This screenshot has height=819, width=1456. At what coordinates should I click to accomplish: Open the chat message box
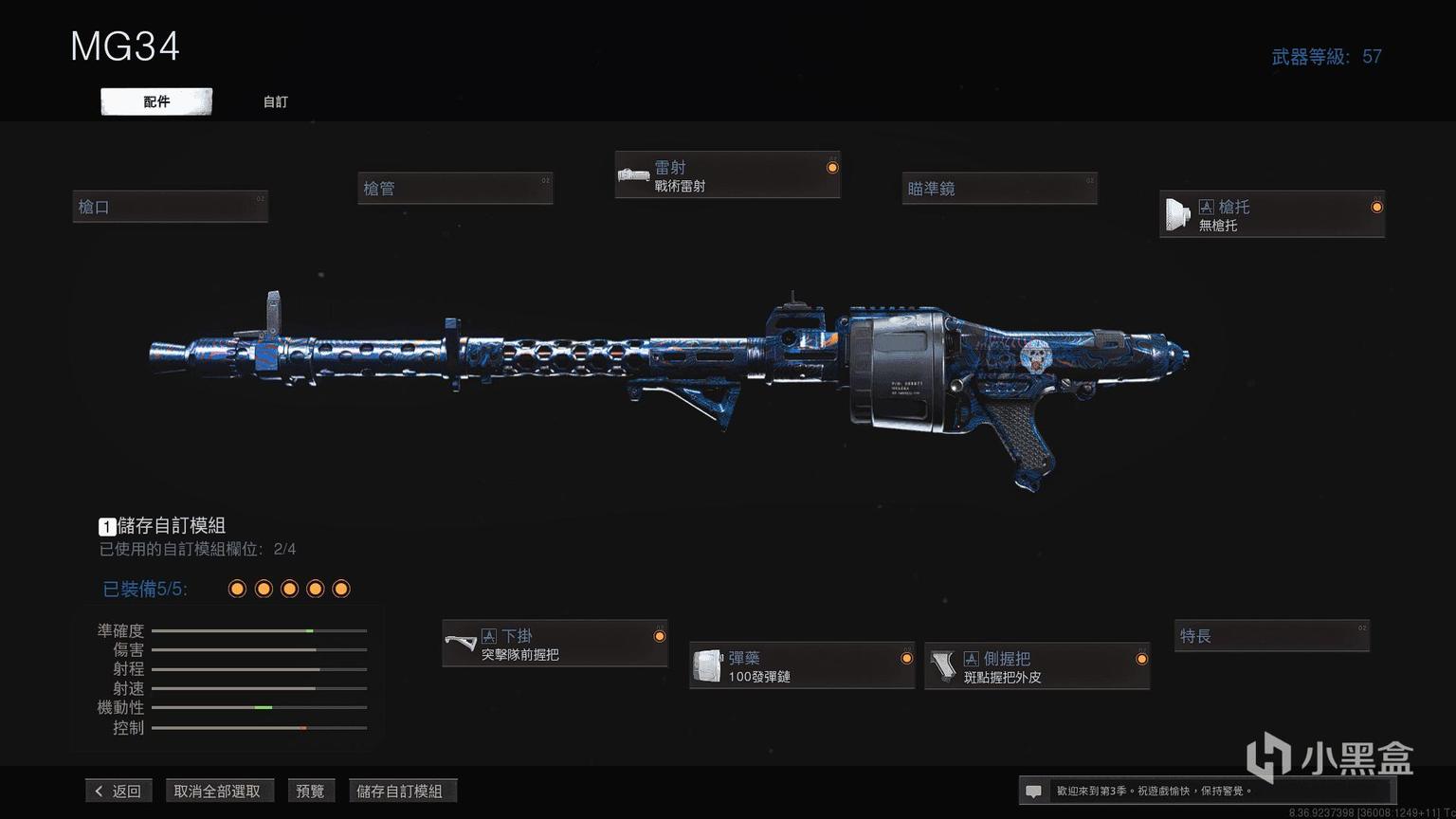pyautogui.click(x=1033, y=791)
